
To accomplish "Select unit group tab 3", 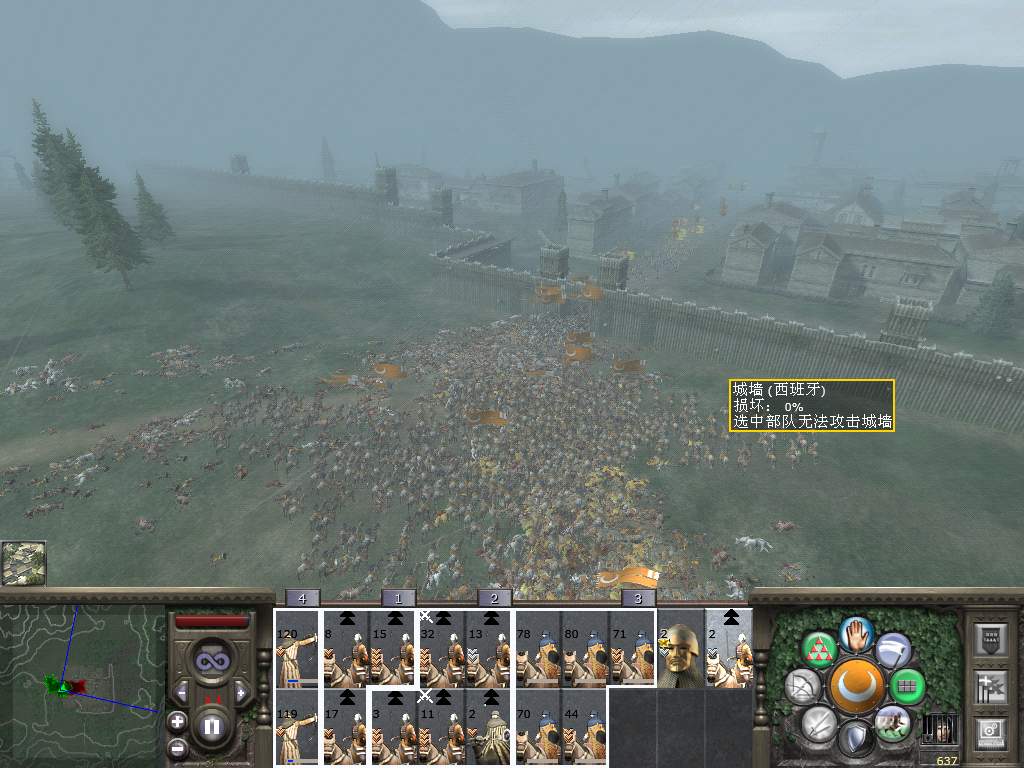I will point(638,598).
